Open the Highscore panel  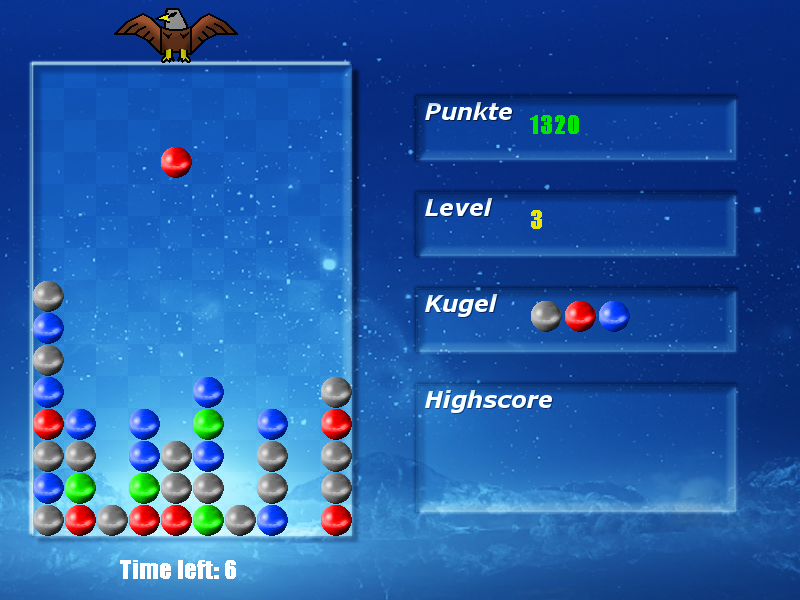[576, 449]
